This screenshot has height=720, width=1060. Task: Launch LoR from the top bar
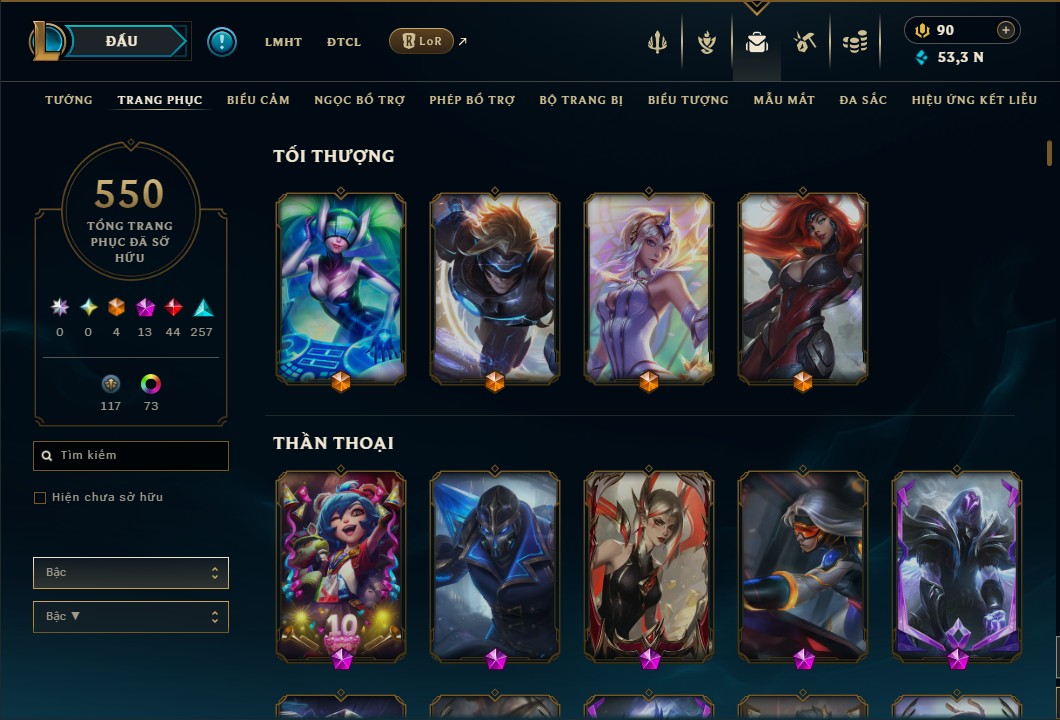[421, 42]
